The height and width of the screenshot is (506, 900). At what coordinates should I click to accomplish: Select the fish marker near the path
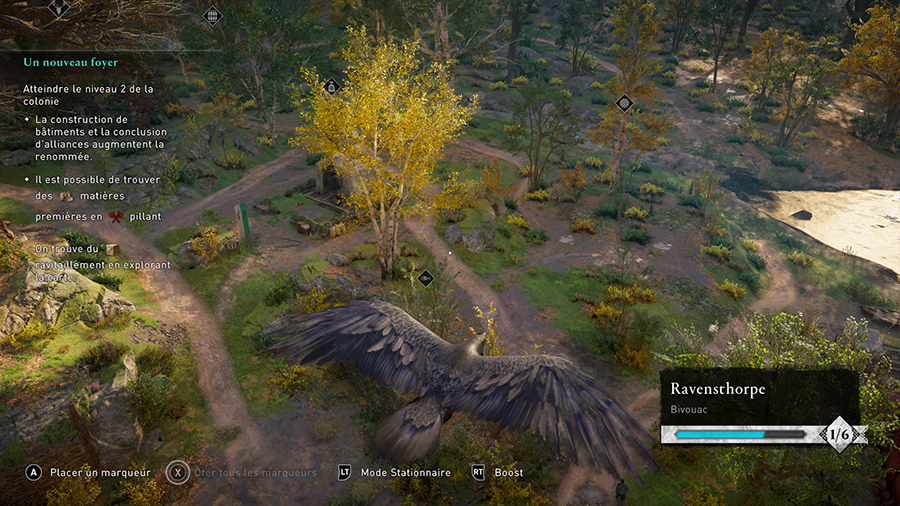[x=425, y=278]
